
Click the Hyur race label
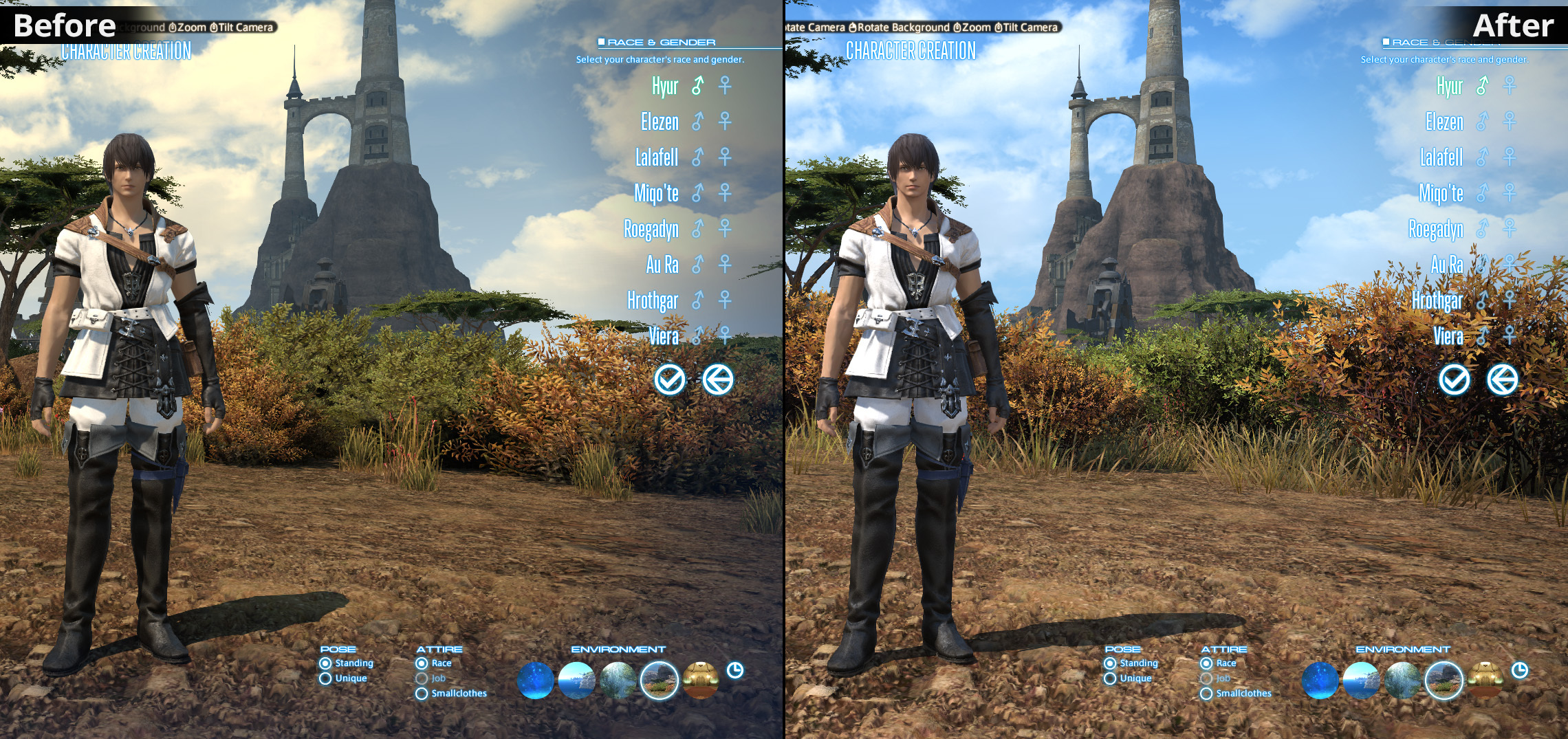tap(664, 87)
